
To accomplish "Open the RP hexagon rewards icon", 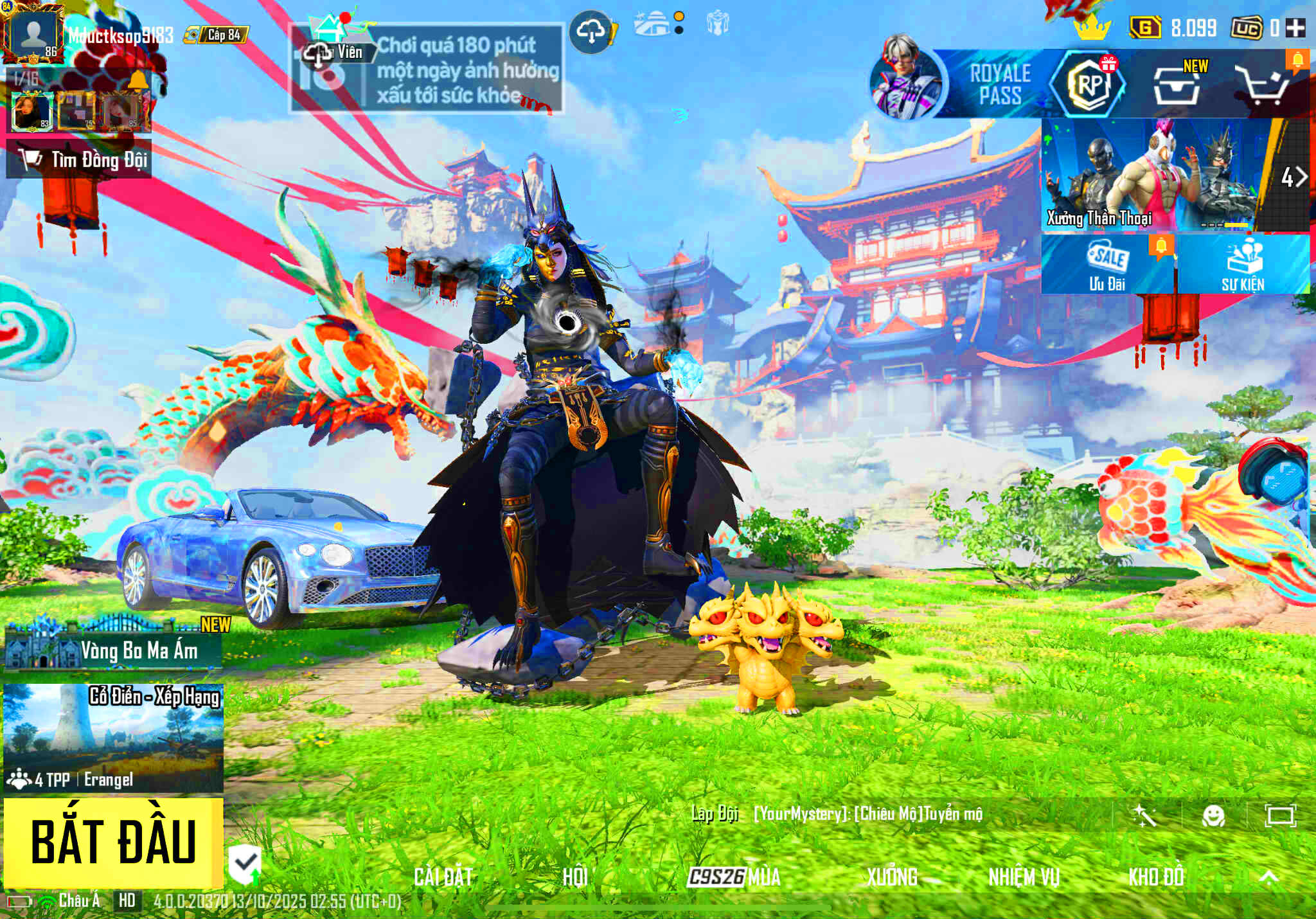I will coord(1089,84).
